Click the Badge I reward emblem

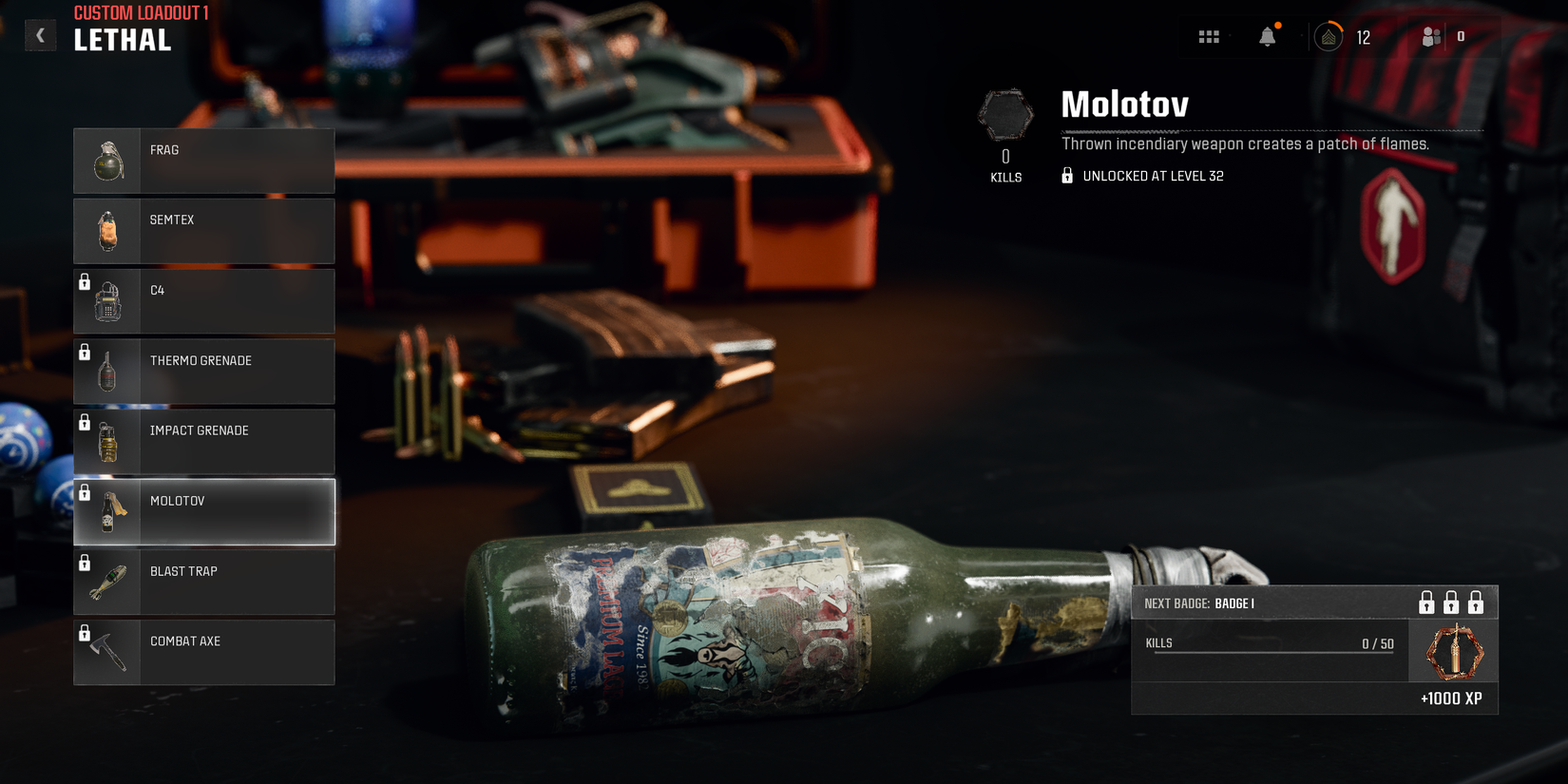(1452, 651)
